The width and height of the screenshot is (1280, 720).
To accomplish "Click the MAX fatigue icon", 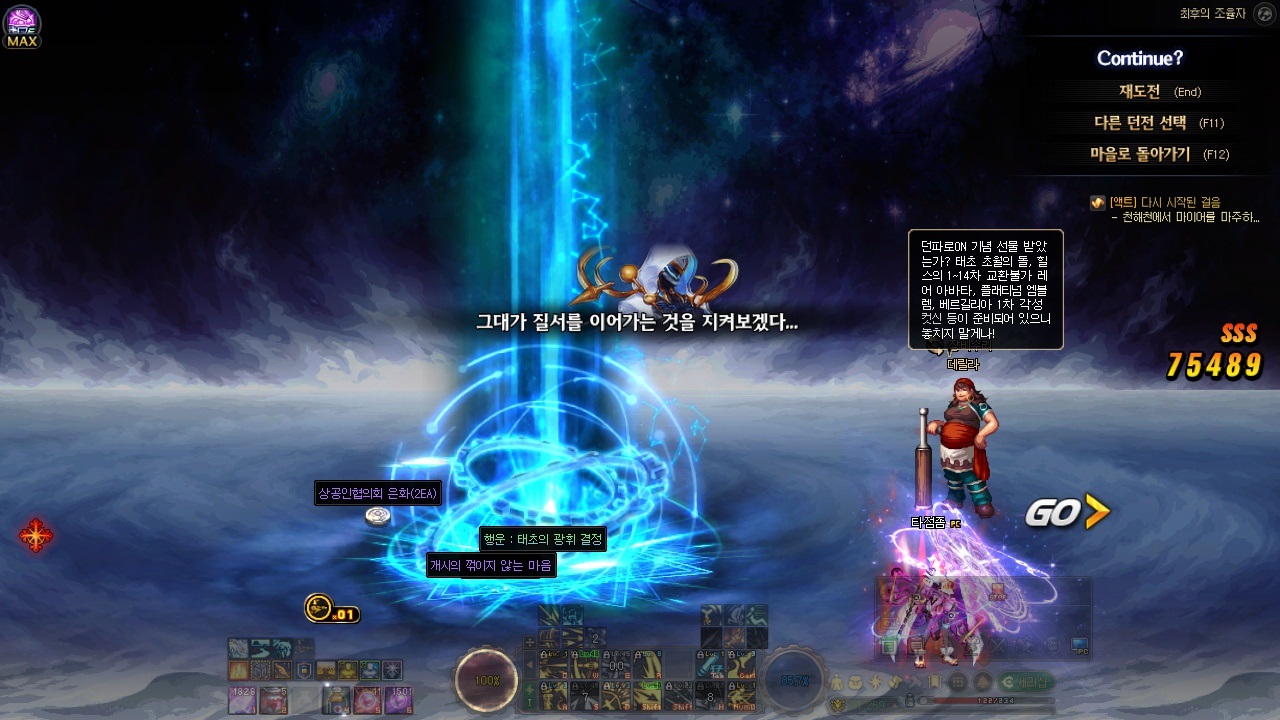I will 22,26.
